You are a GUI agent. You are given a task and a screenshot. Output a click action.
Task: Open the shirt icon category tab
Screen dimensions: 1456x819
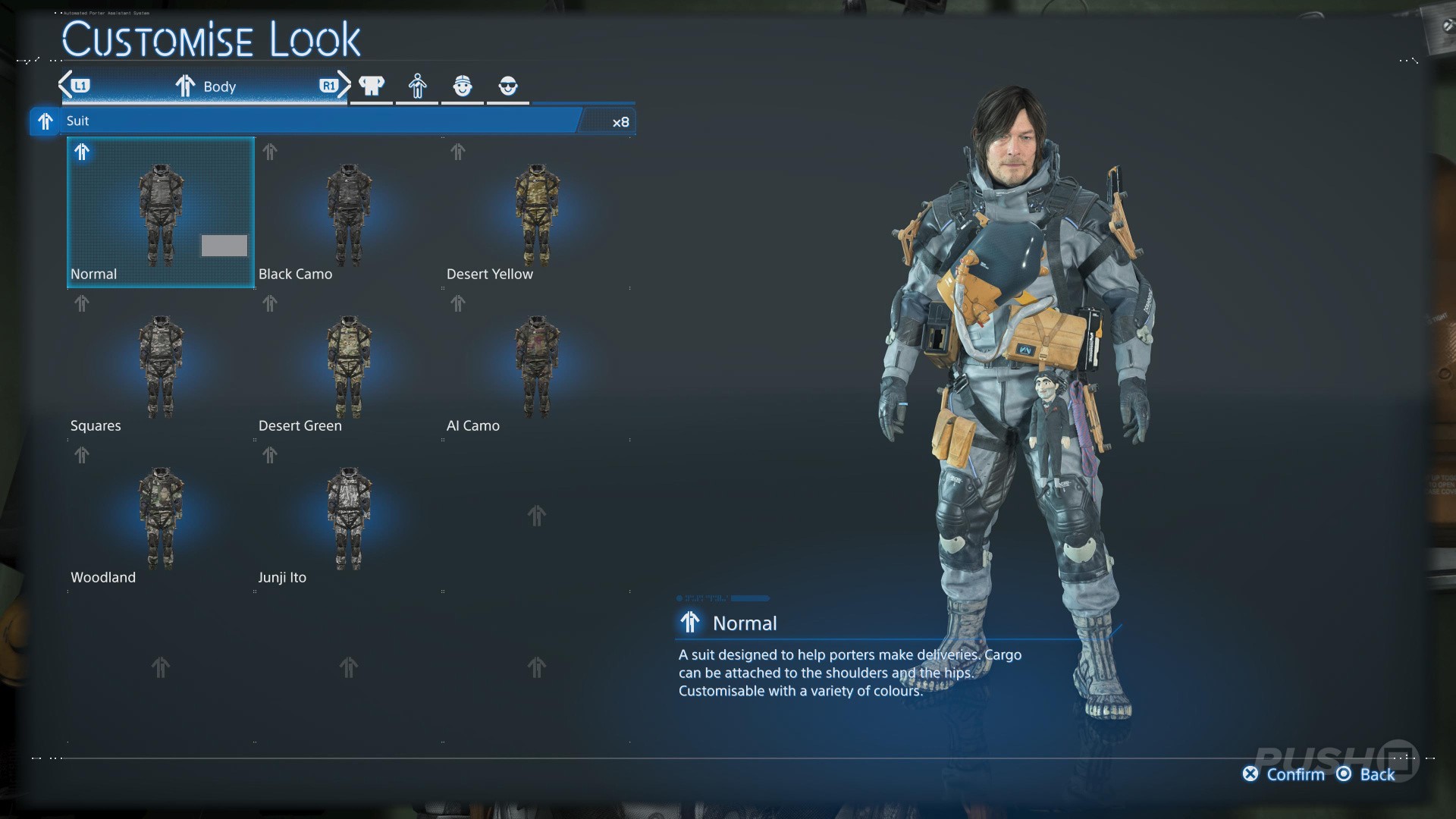[x=372, y=86]
